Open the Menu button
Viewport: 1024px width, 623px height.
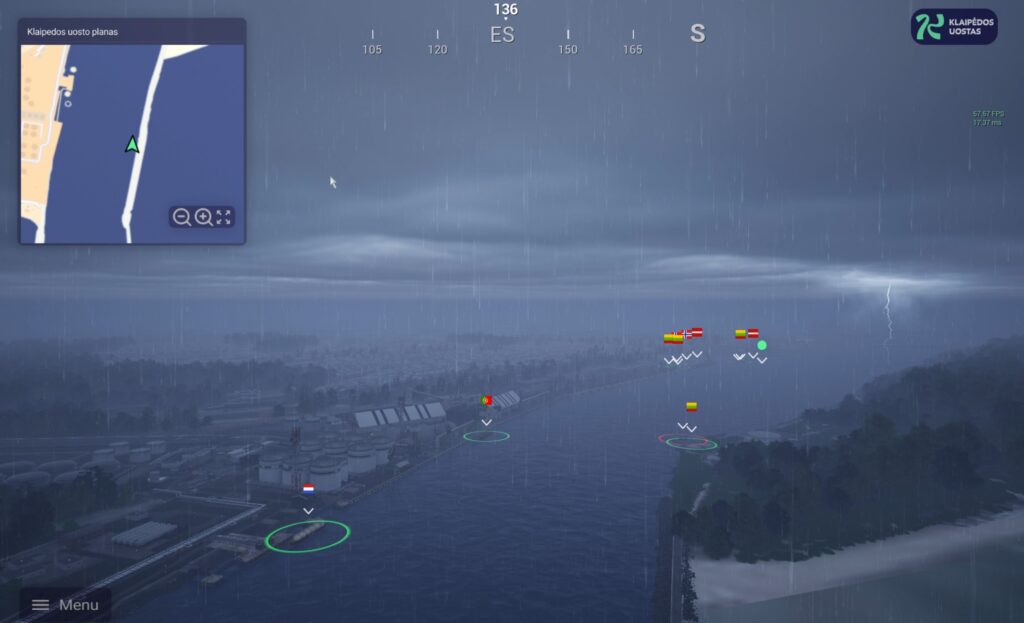[x=65, y=605]
